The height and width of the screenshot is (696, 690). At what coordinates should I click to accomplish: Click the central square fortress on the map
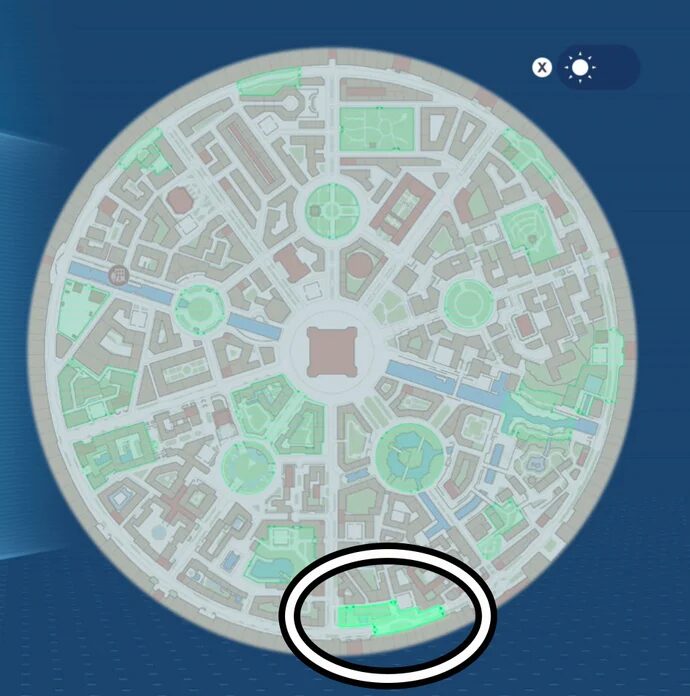click(x=328, y=351)
